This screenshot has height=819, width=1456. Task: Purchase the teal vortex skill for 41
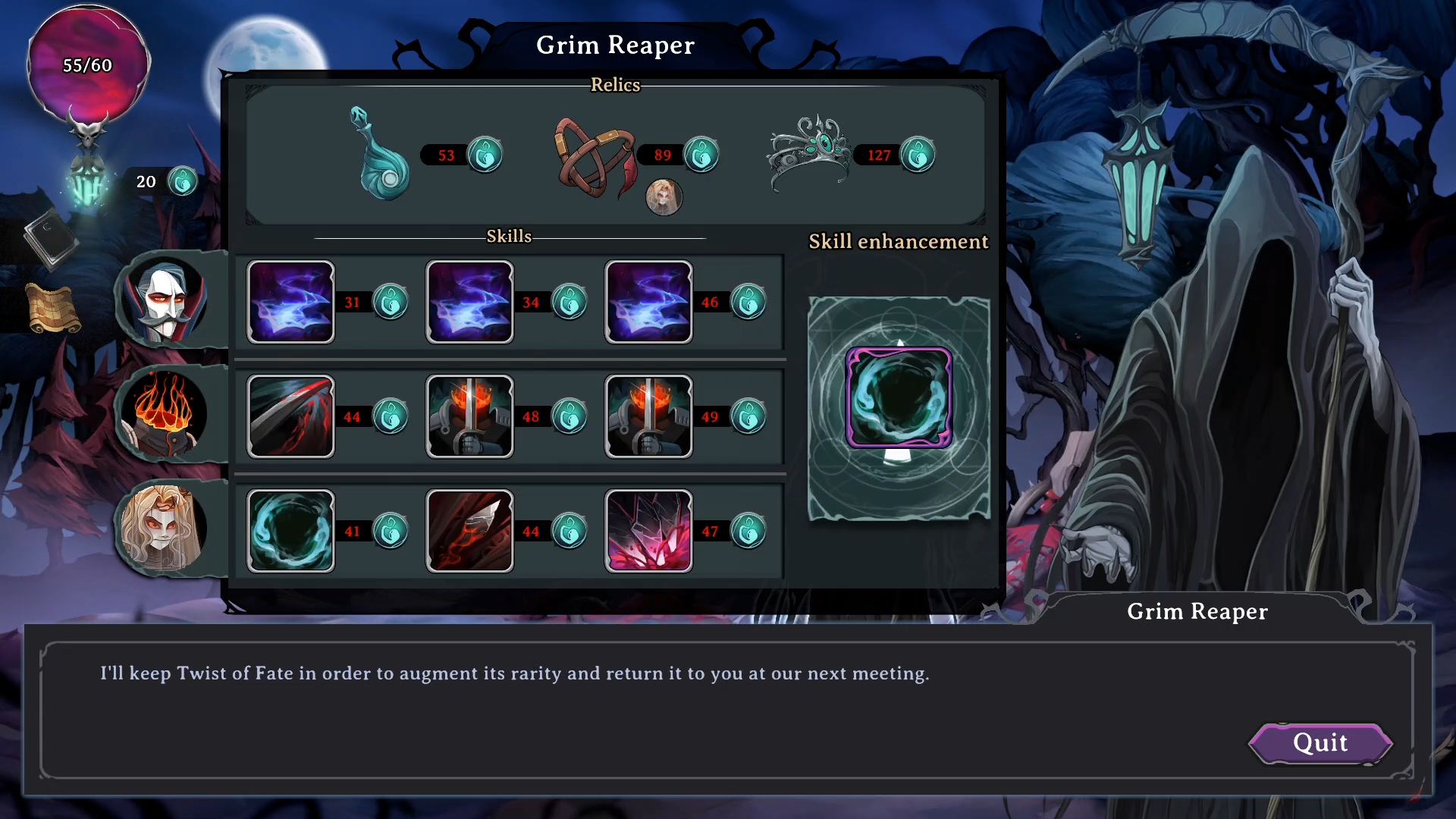(290, 531)
